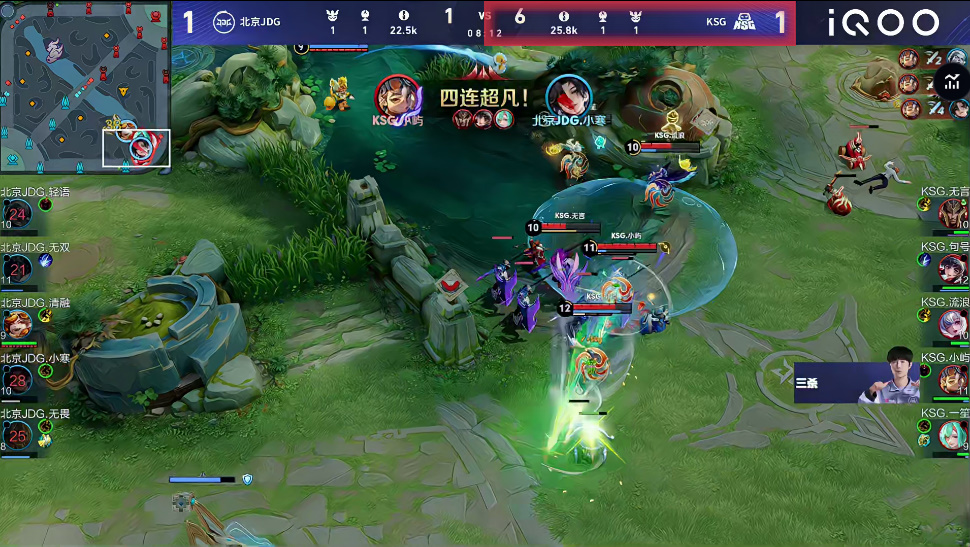Choose KSG player 句号's hero portrait
The height and width of the screenshot is (547, 970).
tap(953, 268)
